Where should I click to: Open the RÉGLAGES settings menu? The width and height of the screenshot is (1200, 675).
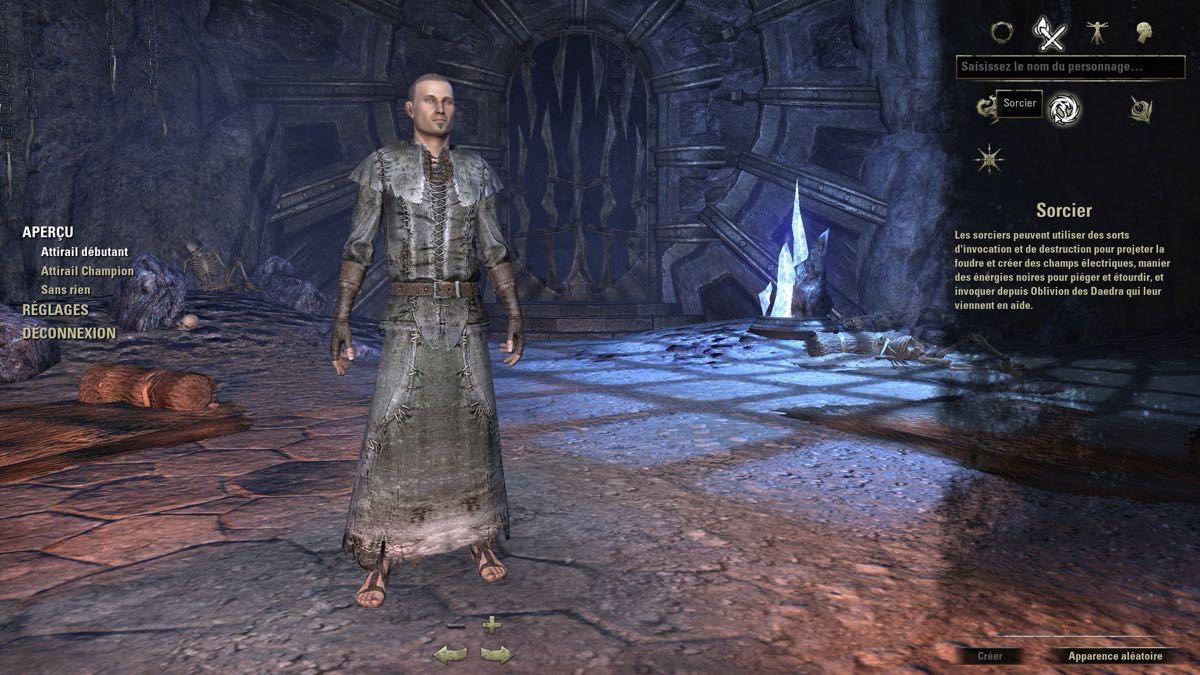55,310
